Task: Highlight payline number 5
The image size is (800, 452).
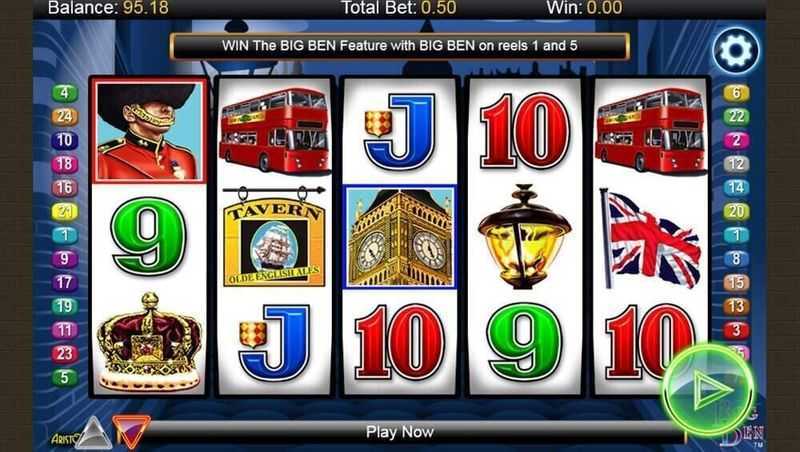Action: click(x=65, y=377)
